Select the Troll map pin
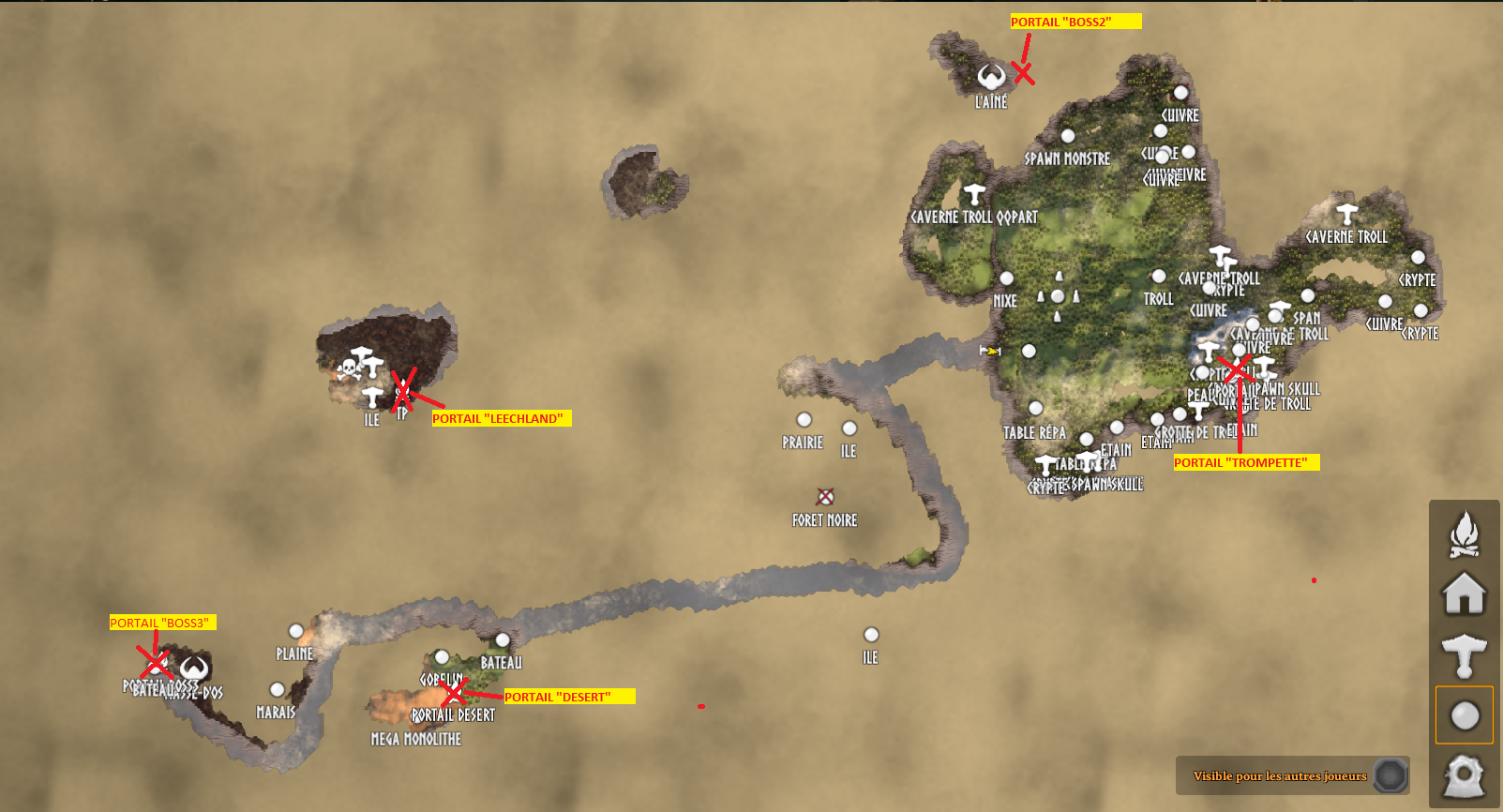The height and width of the screenshot is (812, 1503). click(x=1159, y=277)
